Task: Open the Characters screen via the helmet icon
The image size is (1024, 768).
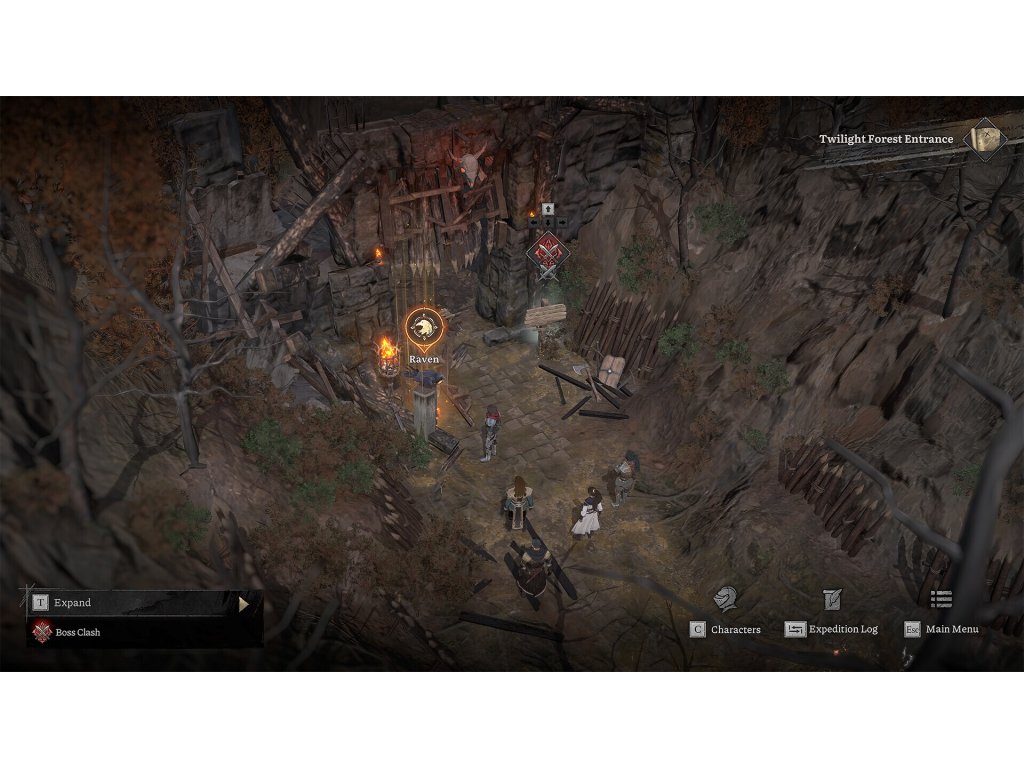Action: [725, 599]
